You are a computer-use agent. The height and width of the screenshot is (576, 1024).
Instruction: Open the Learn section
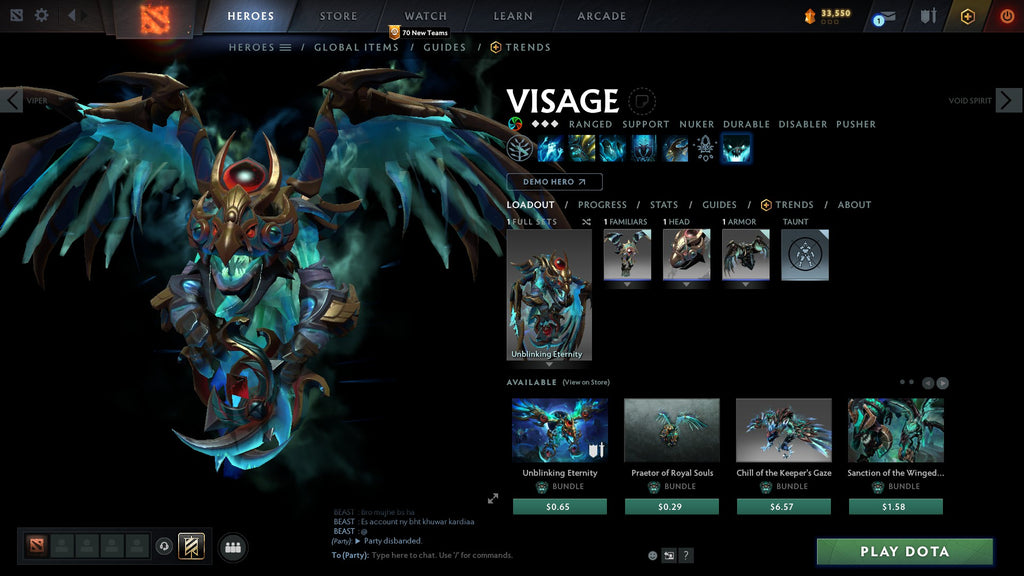(512, 16)
